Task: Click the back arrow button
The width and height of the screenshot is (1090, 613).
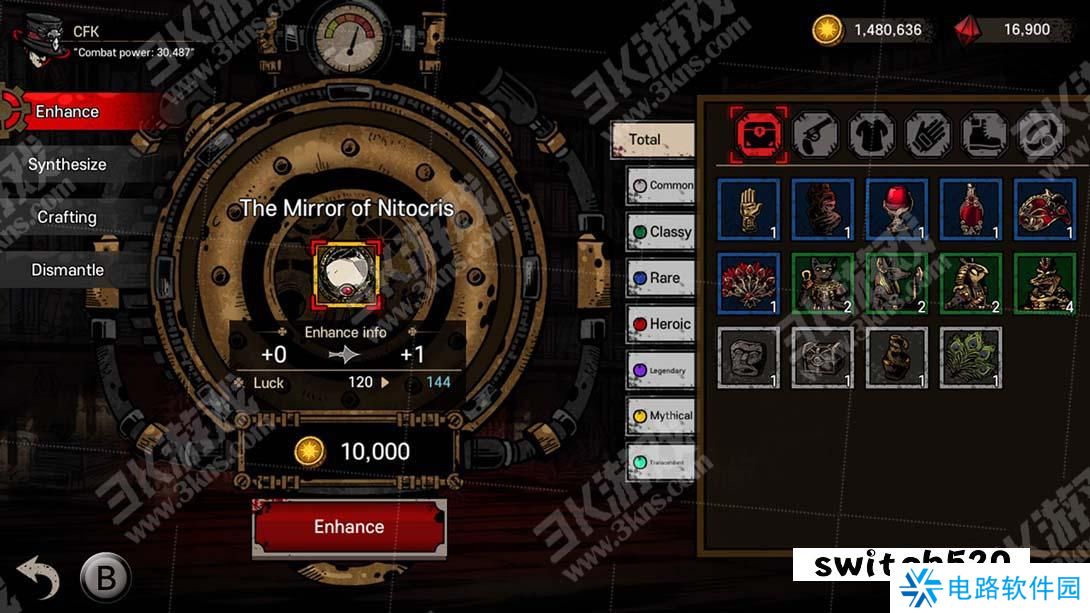Action: pyautogui.click(x=38, y=577)
